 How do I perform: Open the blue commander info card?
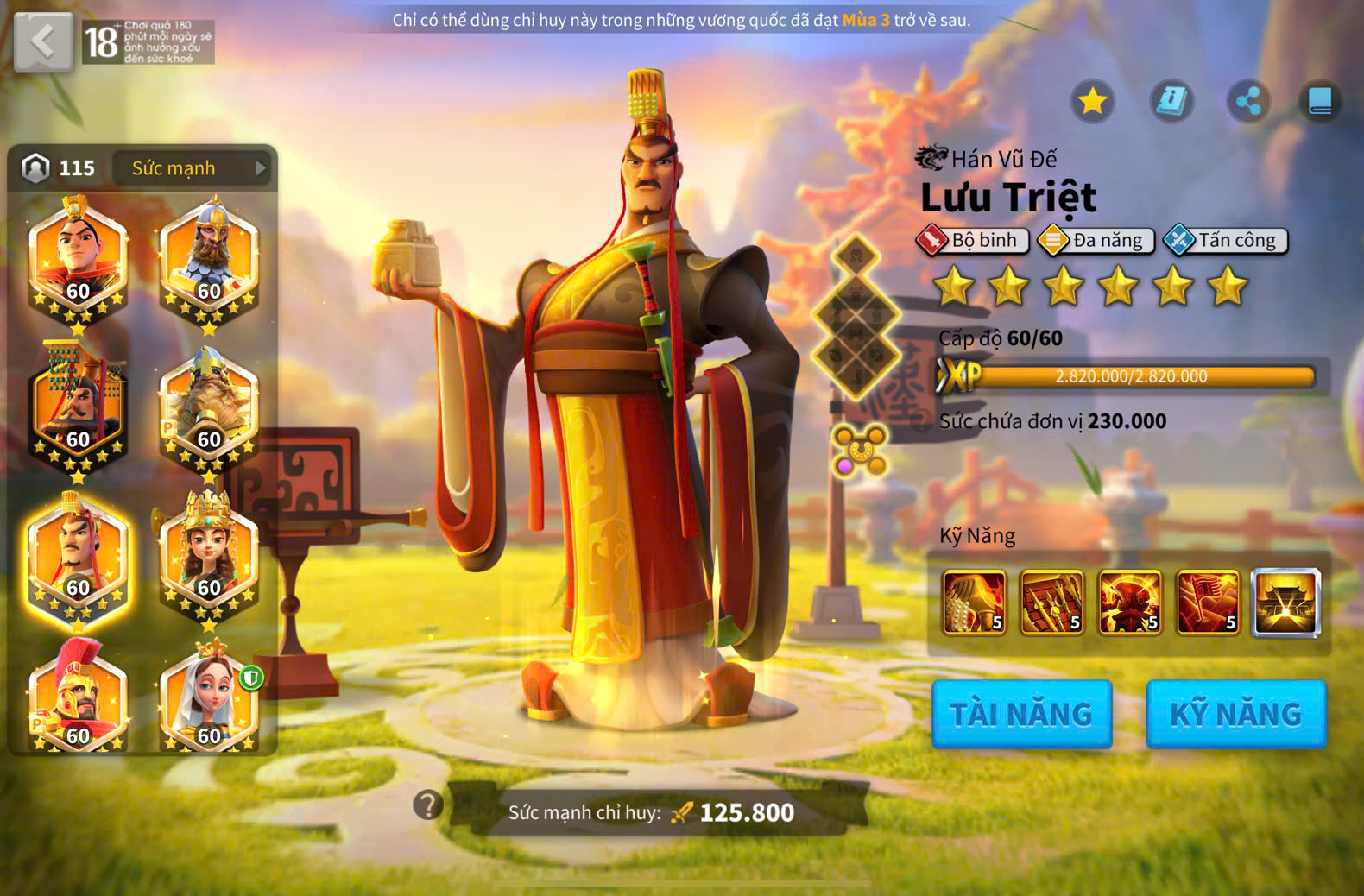click(x=1171, y=102)
